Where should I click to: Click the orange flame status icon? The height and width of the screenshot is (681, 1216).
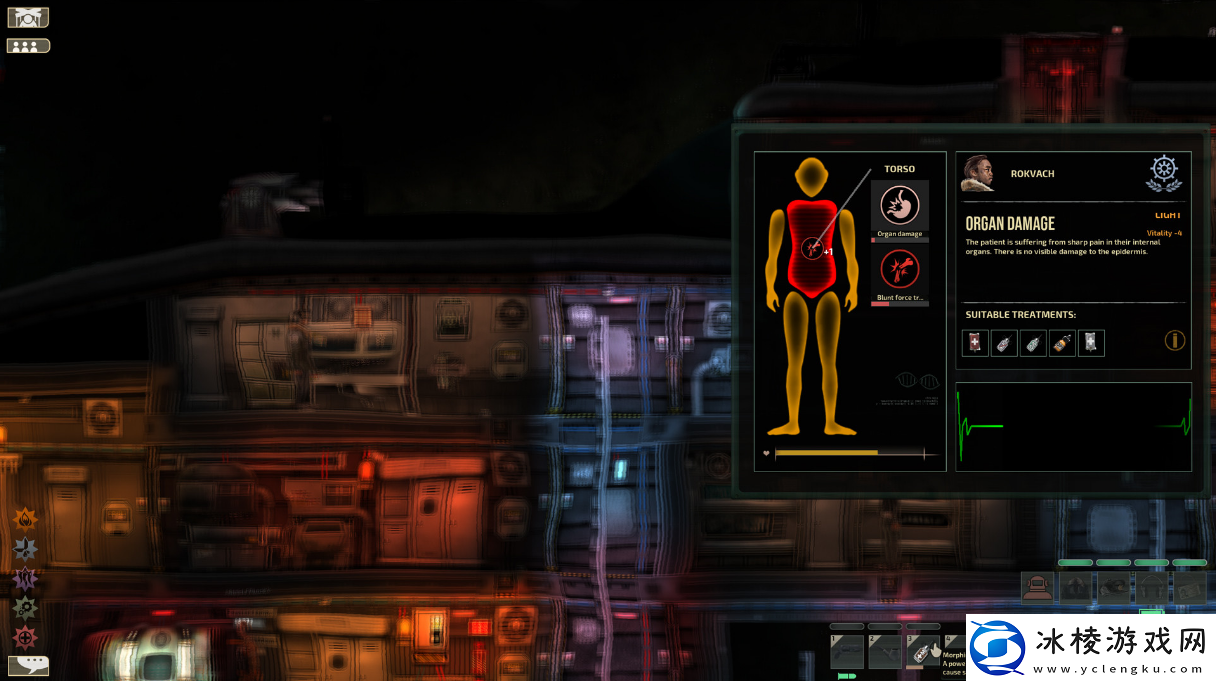pos(25,518)
